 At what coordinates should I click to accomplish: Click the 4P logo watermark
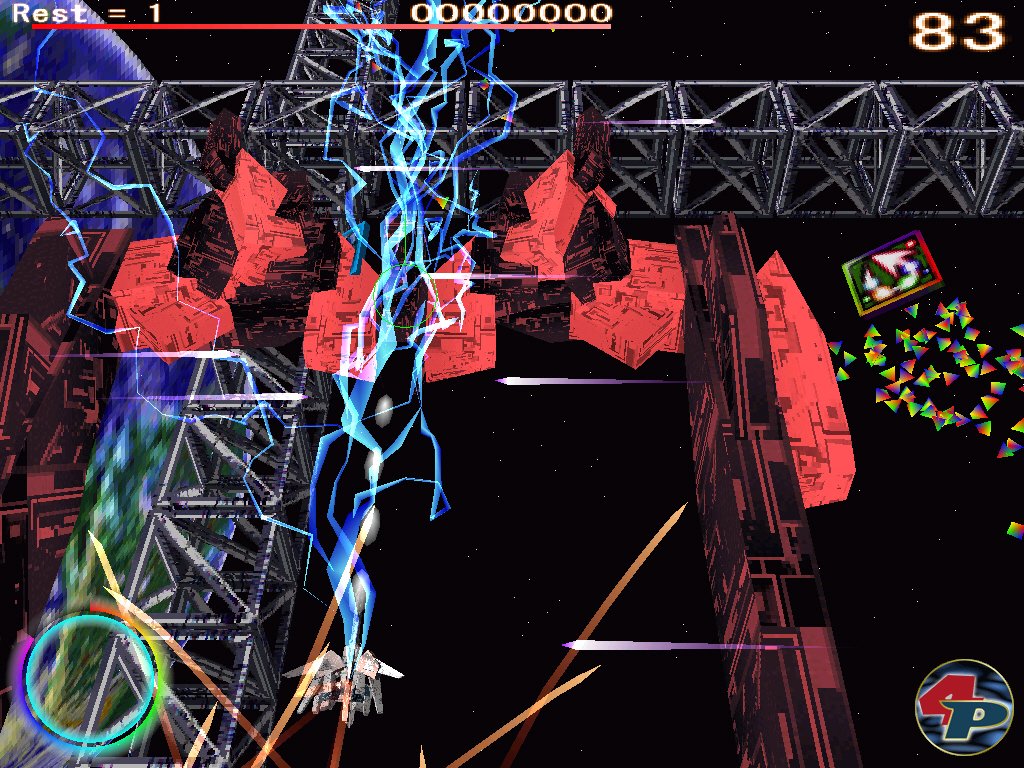click(x=964, y=707)
